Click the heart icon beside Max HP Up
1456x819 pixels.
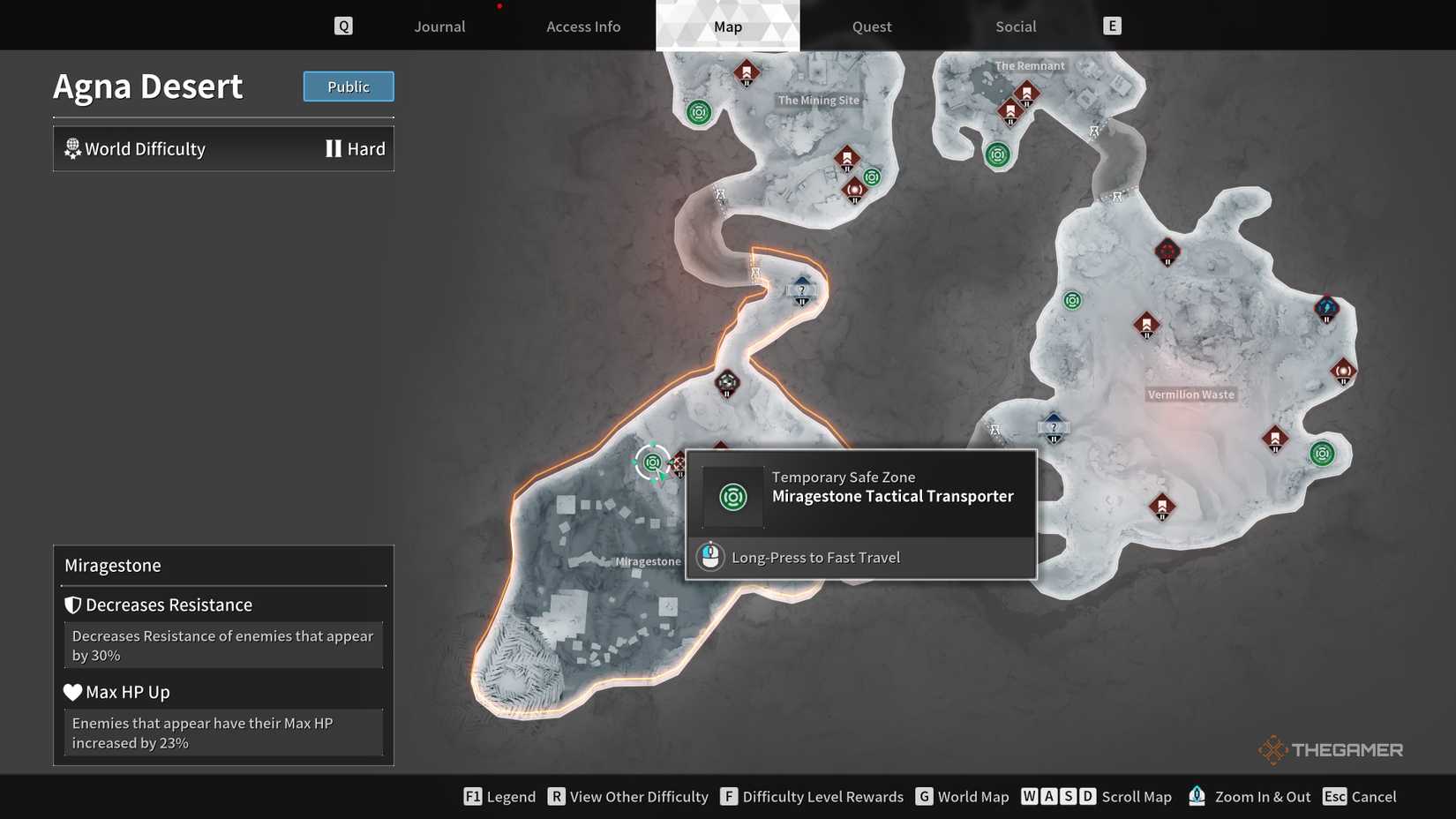coord(72,692)
